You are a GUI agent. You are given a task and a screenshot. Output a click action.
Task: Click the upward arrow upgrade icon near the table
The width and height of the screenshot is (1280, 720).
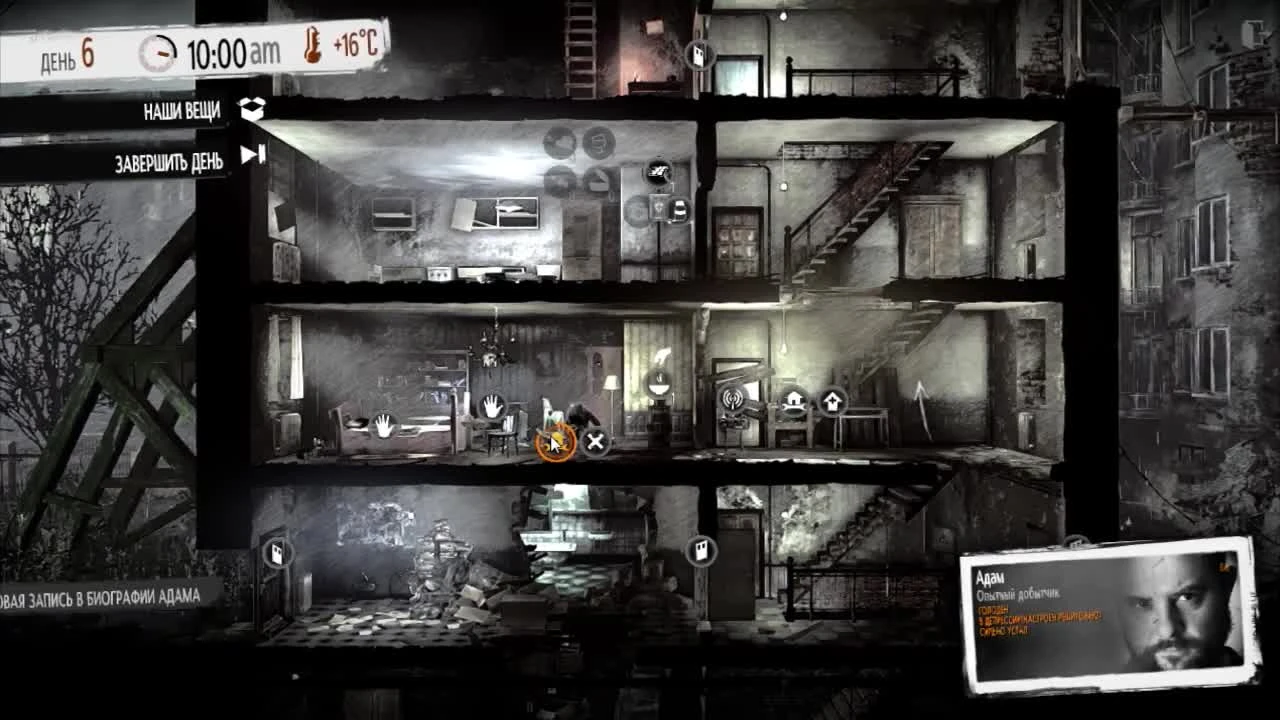(833, 401)
